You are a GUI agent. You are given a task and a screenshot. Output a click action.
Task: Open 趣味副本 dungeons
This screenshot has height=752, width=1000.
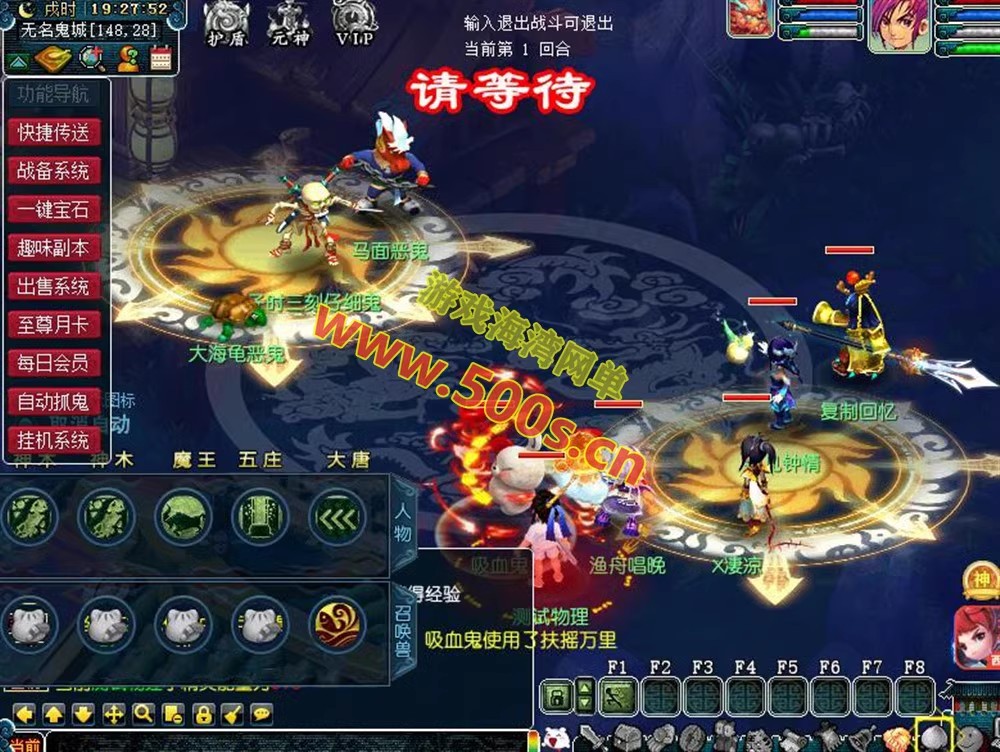click(x=54, y=248)
